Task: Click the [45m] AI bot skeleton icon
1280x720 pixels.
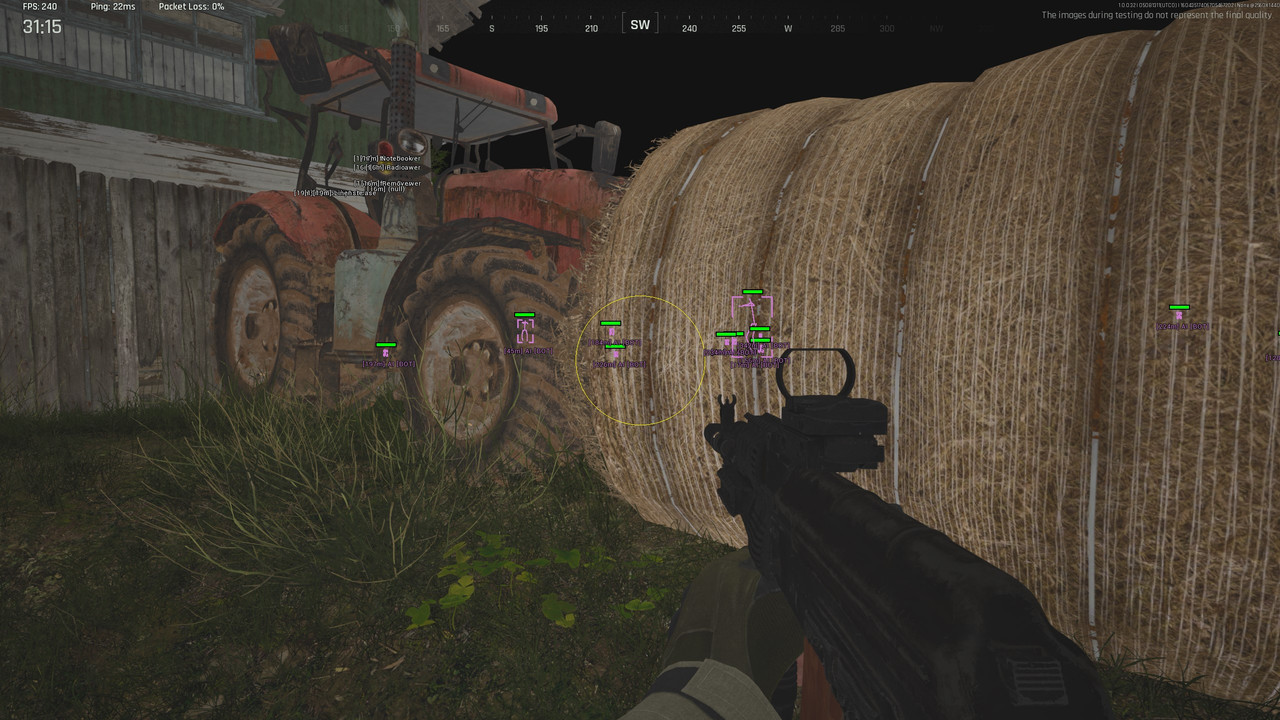Action: (x=525, y=330)
